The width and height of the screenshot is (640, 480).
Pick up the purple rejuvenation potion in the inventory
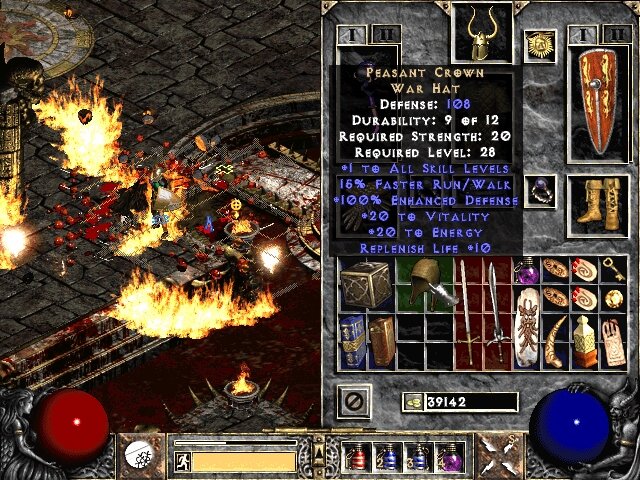click(x=527, y=271)
